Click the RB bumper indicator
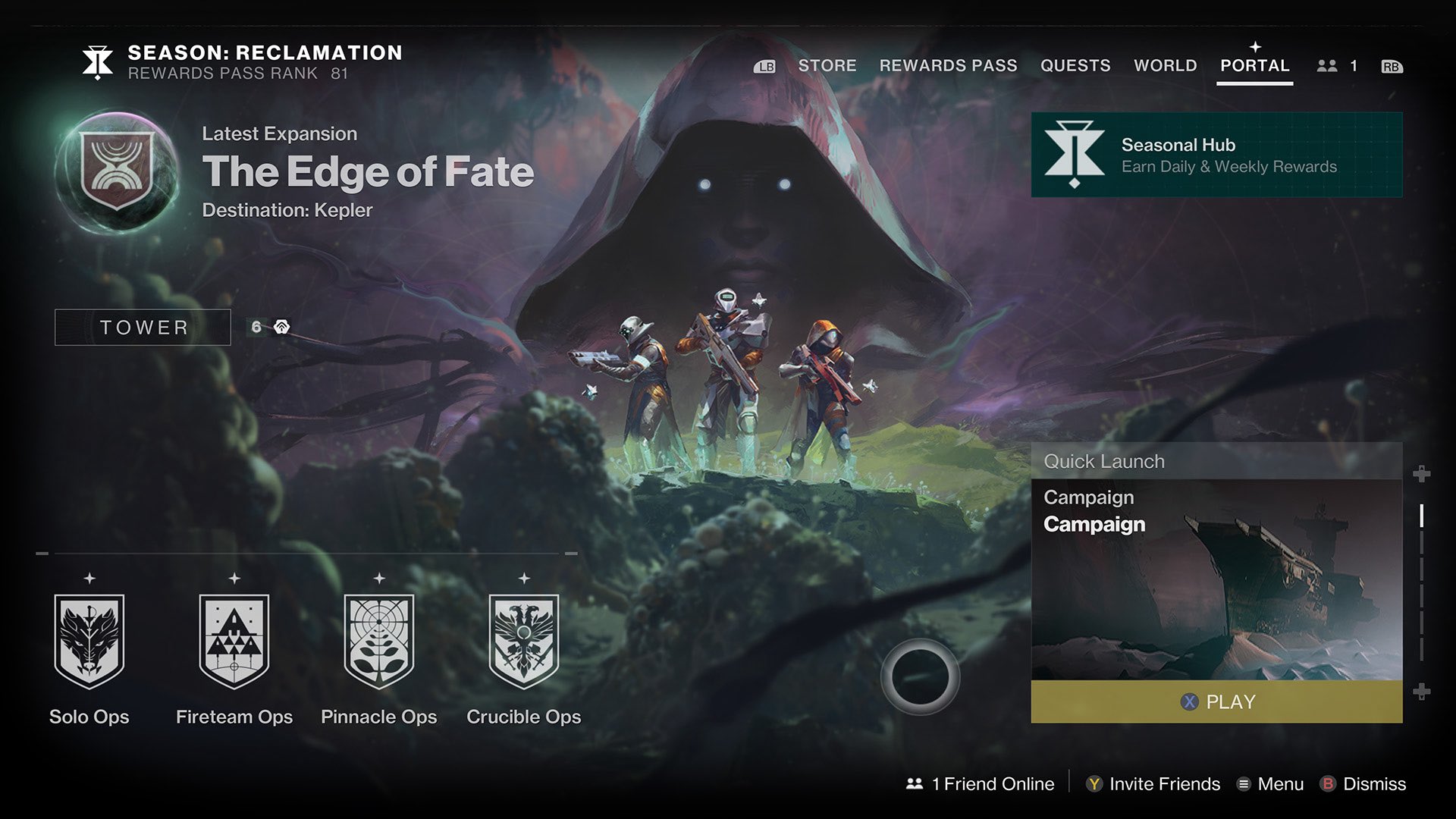Screen dimensions: 1456x819 pos(1391,66)
